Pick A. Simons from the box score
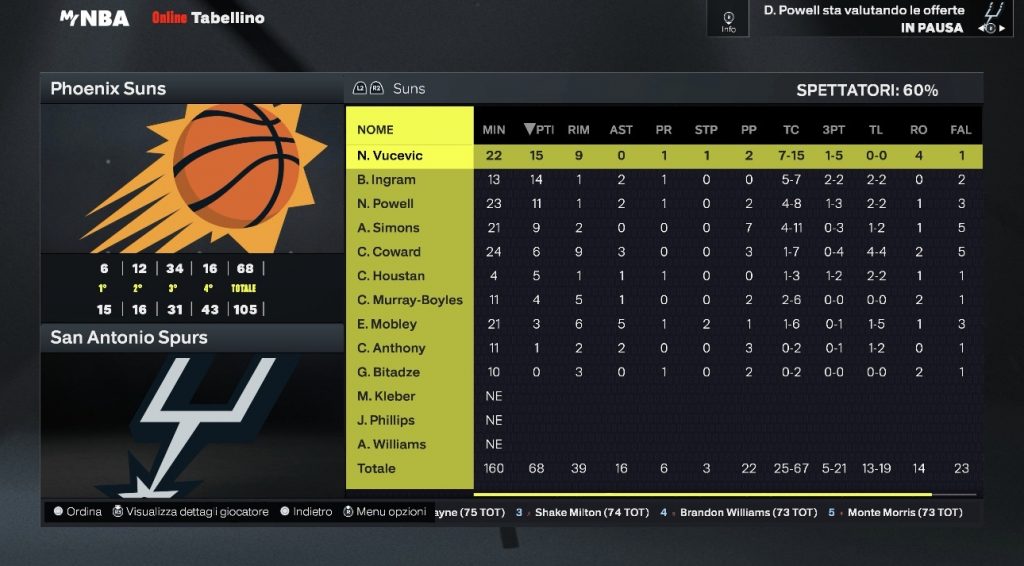Screen dimensions: 1024x566 tap(388, 228)
